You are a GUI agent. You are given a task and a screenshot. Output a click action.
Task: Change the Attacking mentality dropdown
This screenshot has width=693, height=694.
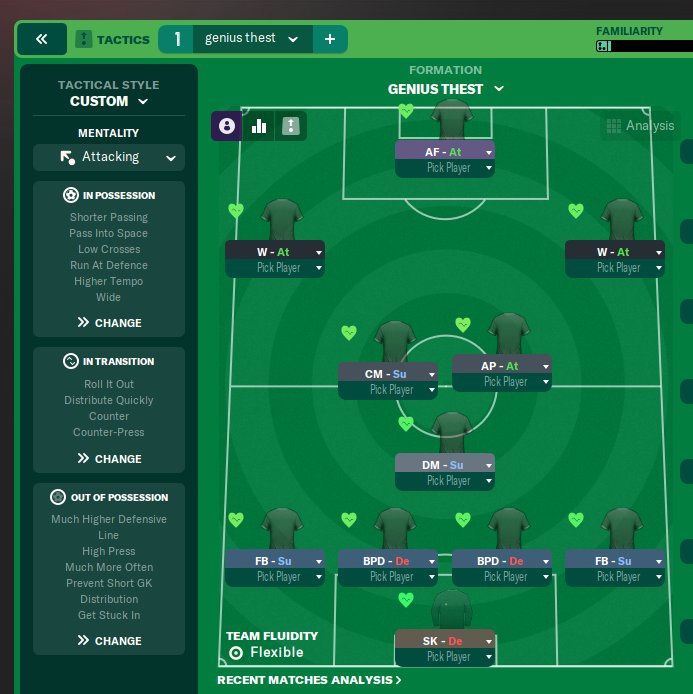108,157
